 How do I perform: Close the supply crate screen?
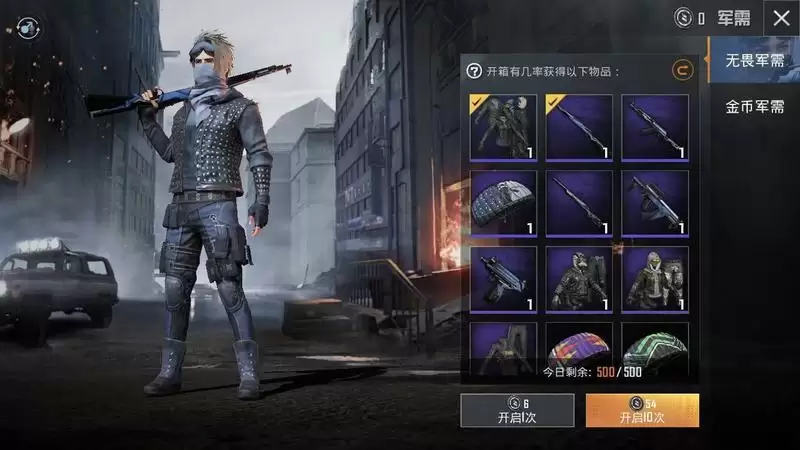point(781,18)
